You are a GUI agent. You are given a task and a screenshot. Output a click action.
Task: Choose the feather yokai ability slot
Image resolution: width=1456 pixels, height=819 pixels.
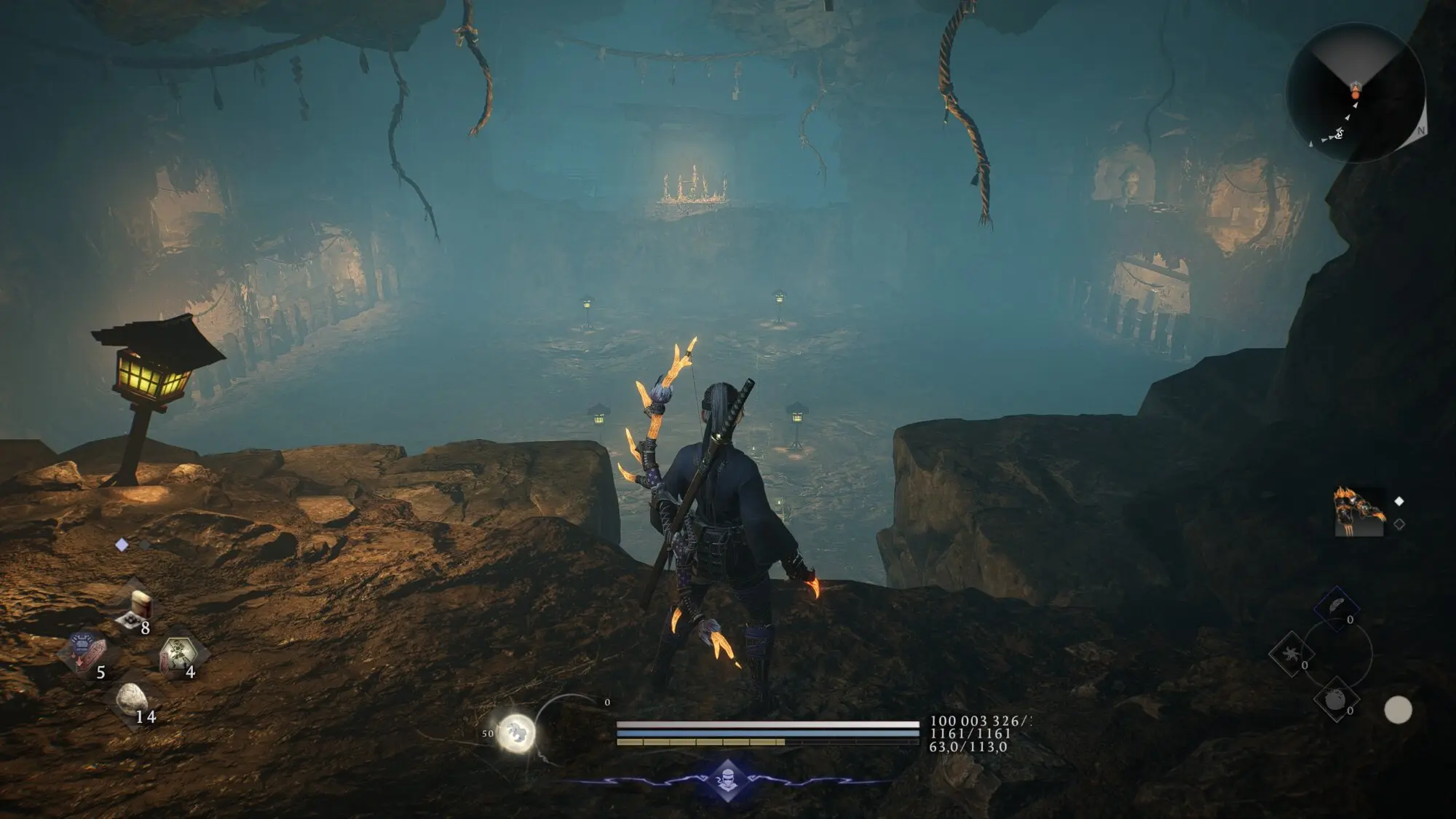click(x=1337, y=609)
